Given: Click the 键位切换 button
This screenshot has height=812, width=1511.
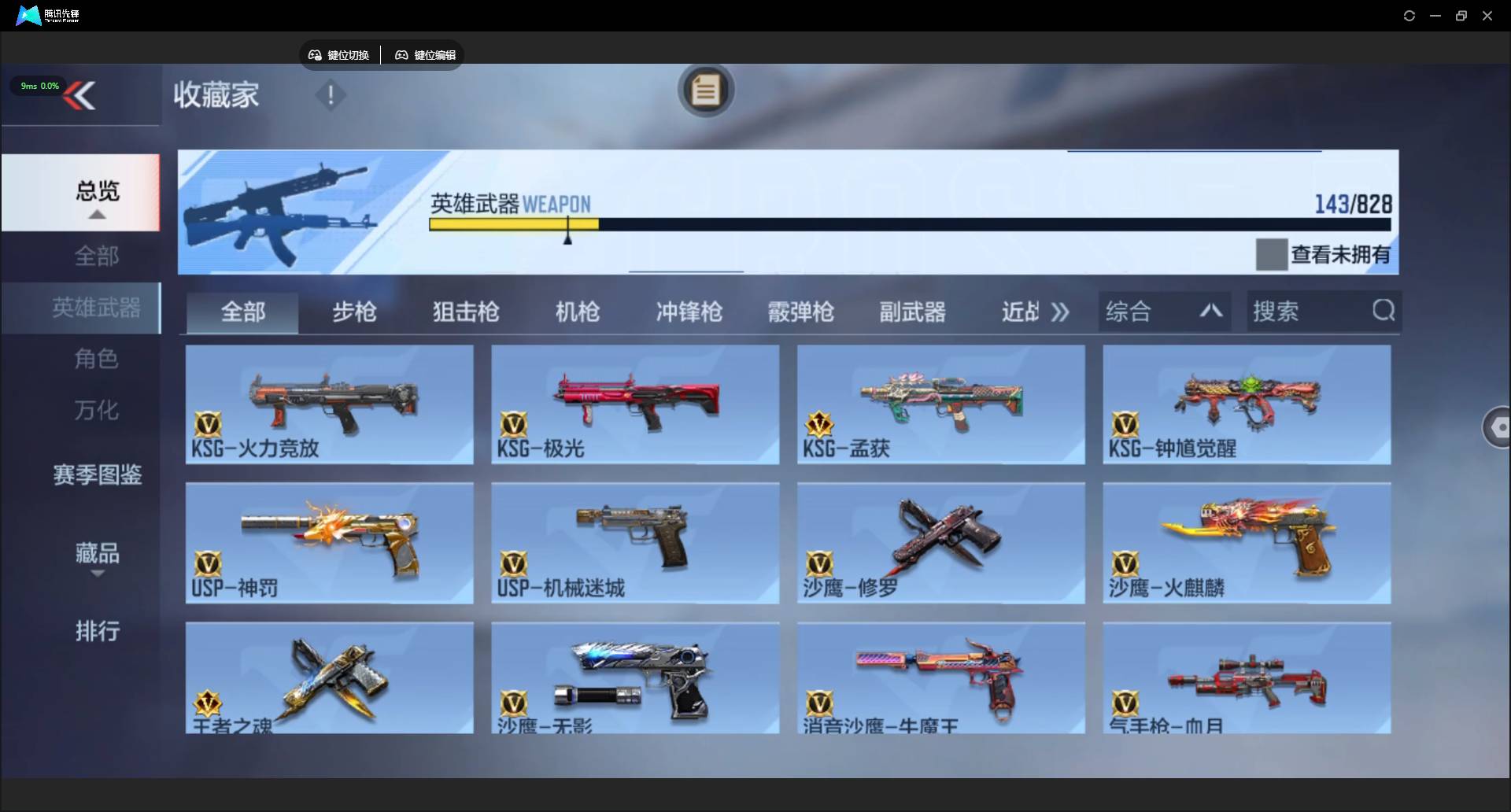Looking at the screenshot, I should coord(338,55).
